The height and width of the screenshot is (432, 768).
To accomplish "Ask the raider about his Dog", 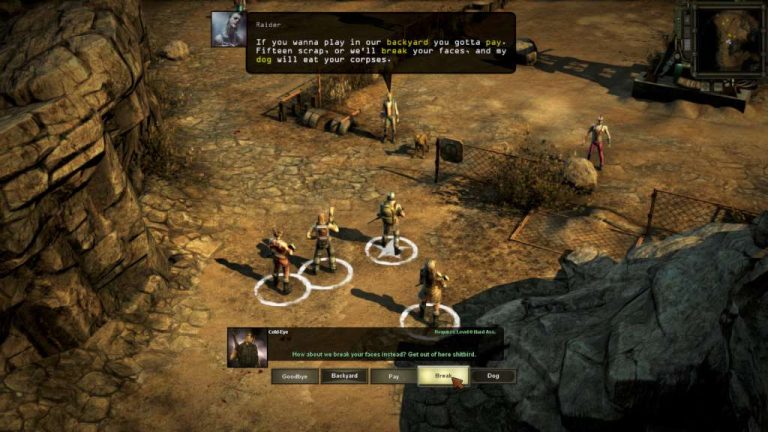I will point(493,377).
